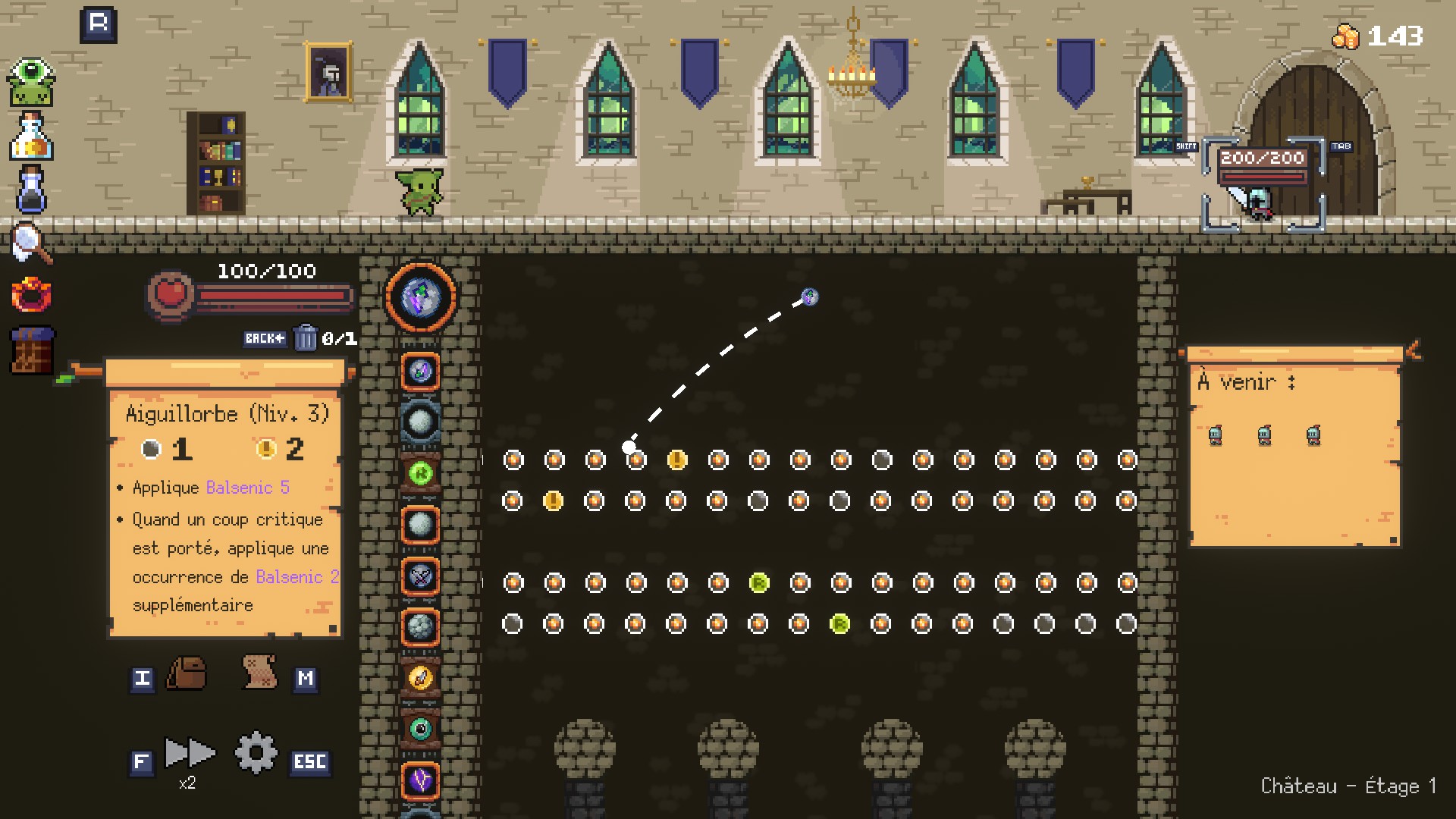This screenshot has height=819, width=1456.
Task: Inspect the green orb in the queue
Action: (x=421, y=473)
